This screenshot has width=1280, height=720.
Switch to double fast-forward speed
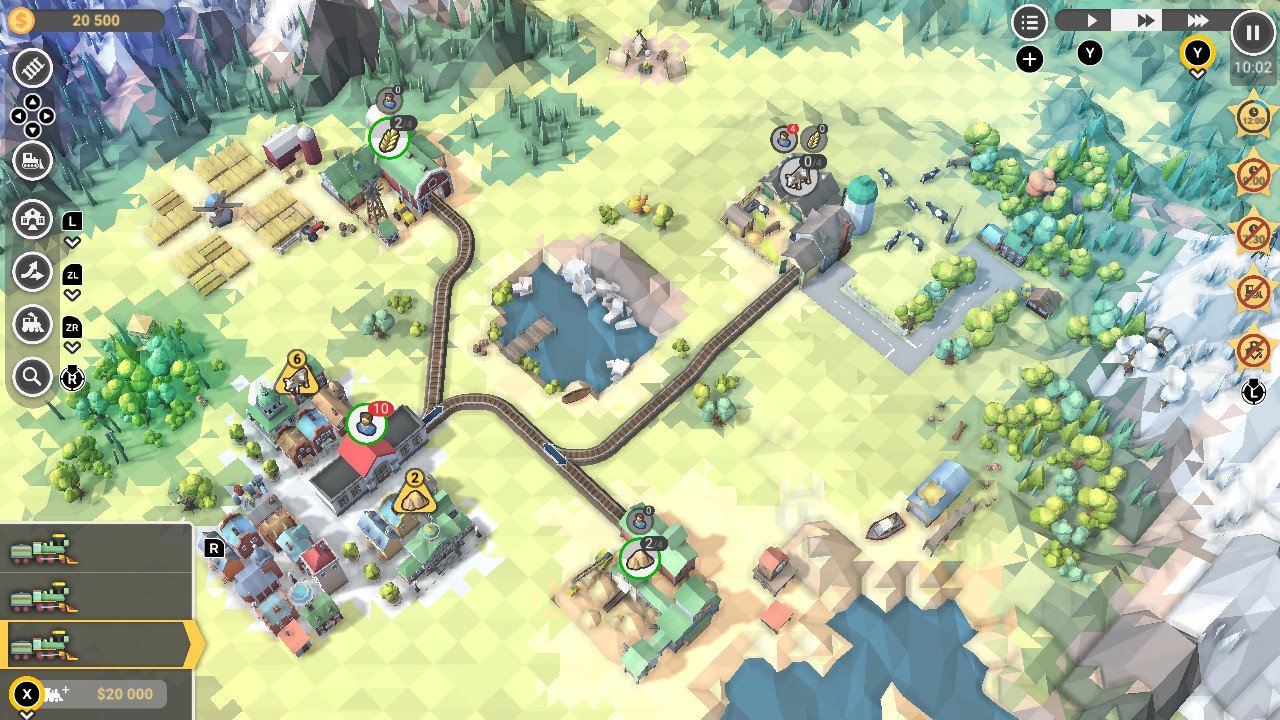click(x=1145, y=21)
